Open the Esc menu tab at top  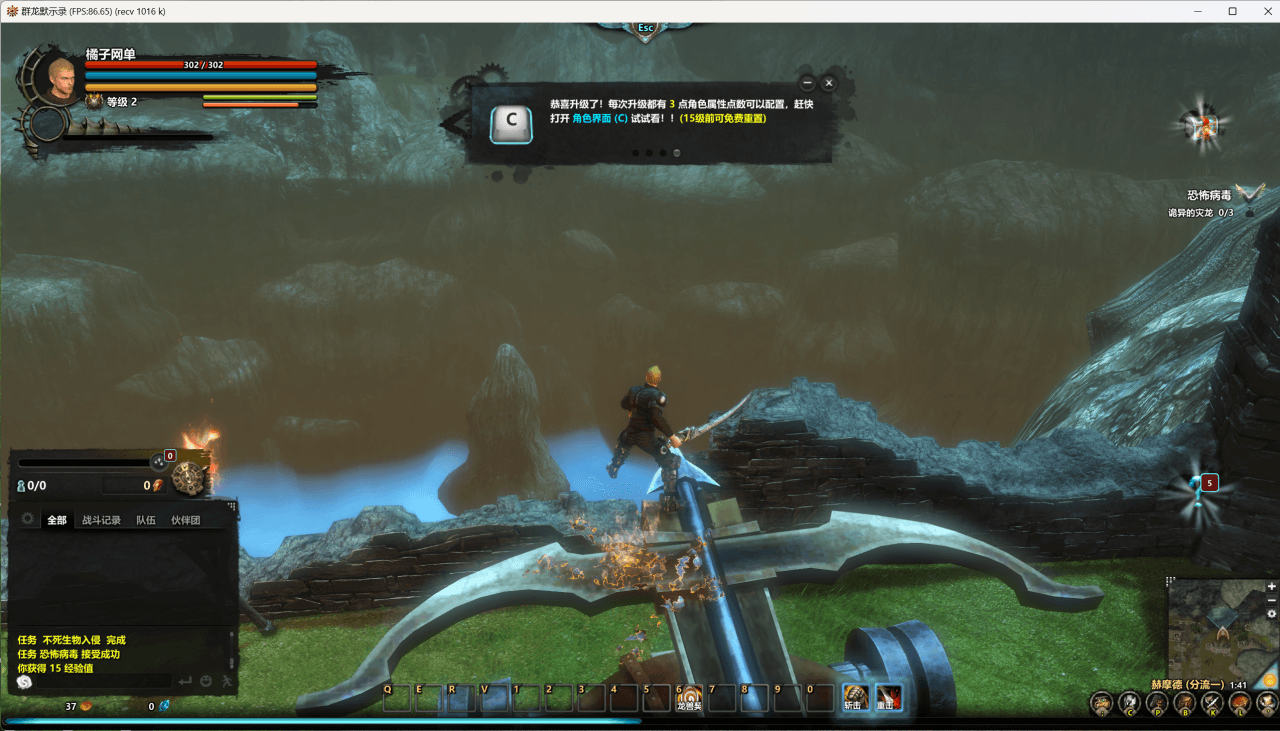(646, 29)
